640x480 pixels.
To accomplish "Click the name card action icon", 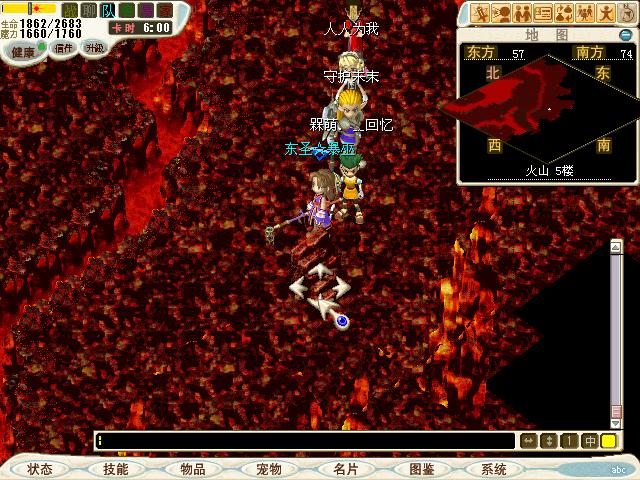I will pos(544,13).
